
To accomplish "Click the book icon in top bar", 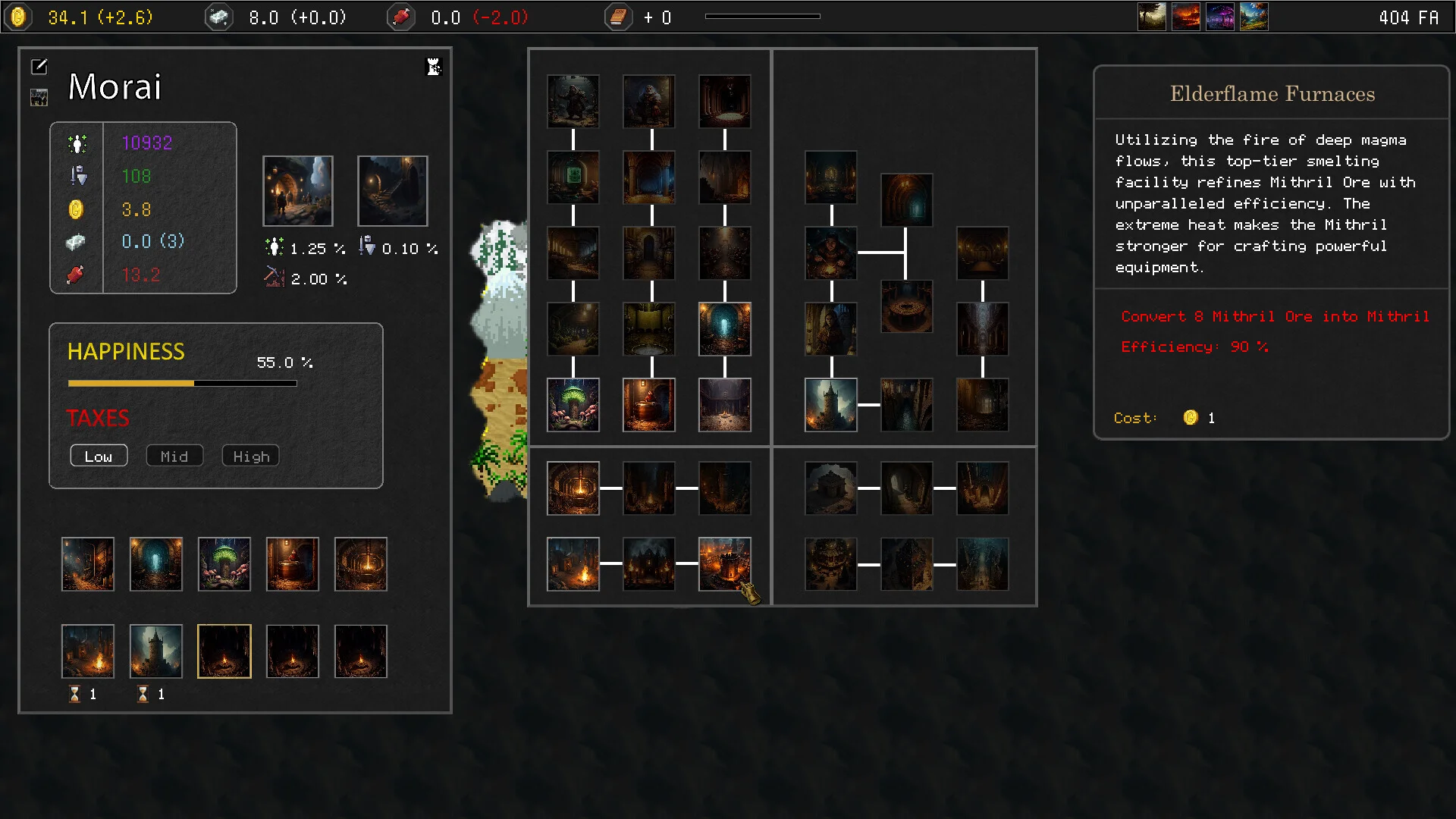I will click(x=618, y=17).
